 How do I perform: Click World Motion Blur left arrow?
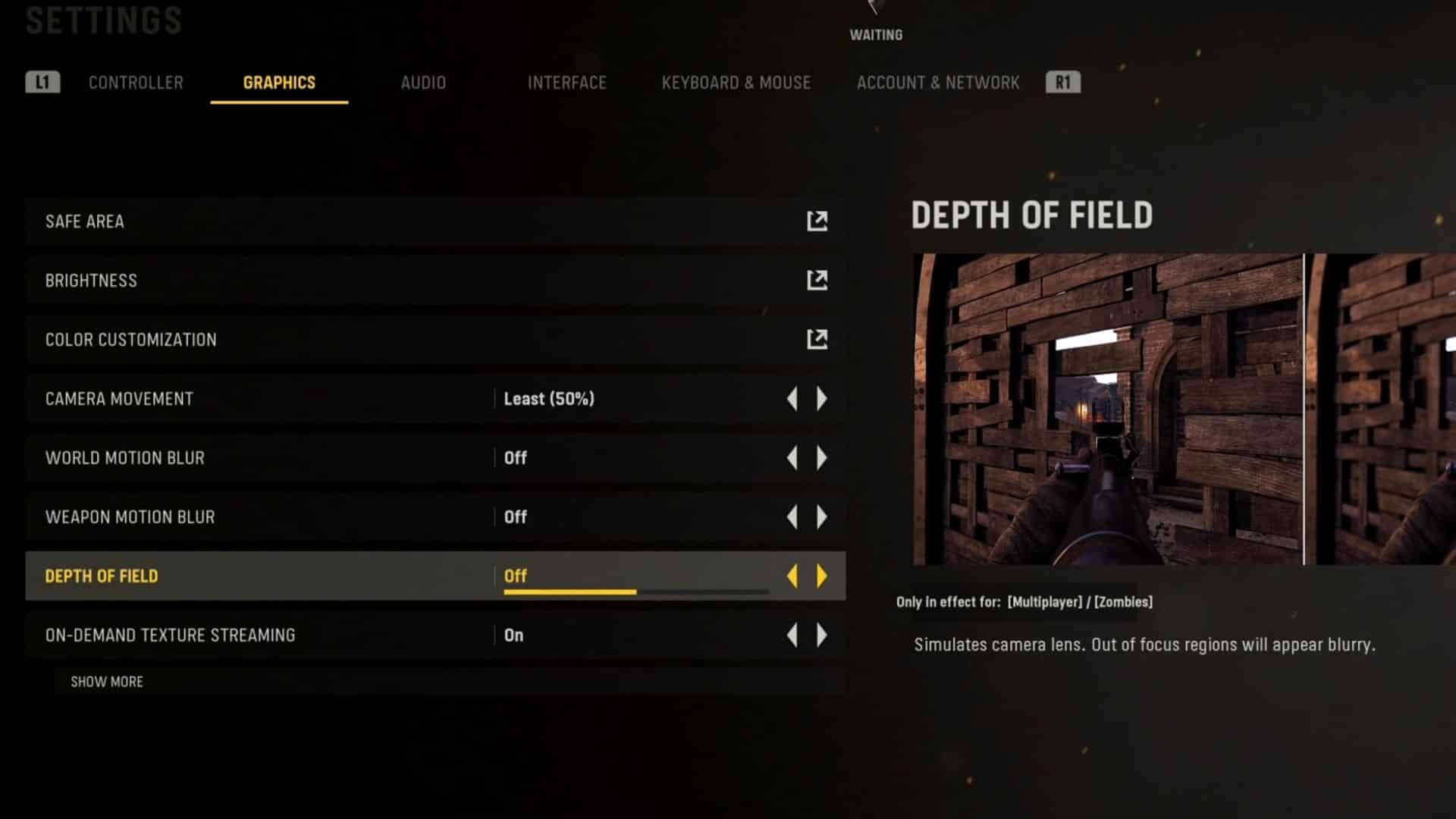(x=792, y=458)
